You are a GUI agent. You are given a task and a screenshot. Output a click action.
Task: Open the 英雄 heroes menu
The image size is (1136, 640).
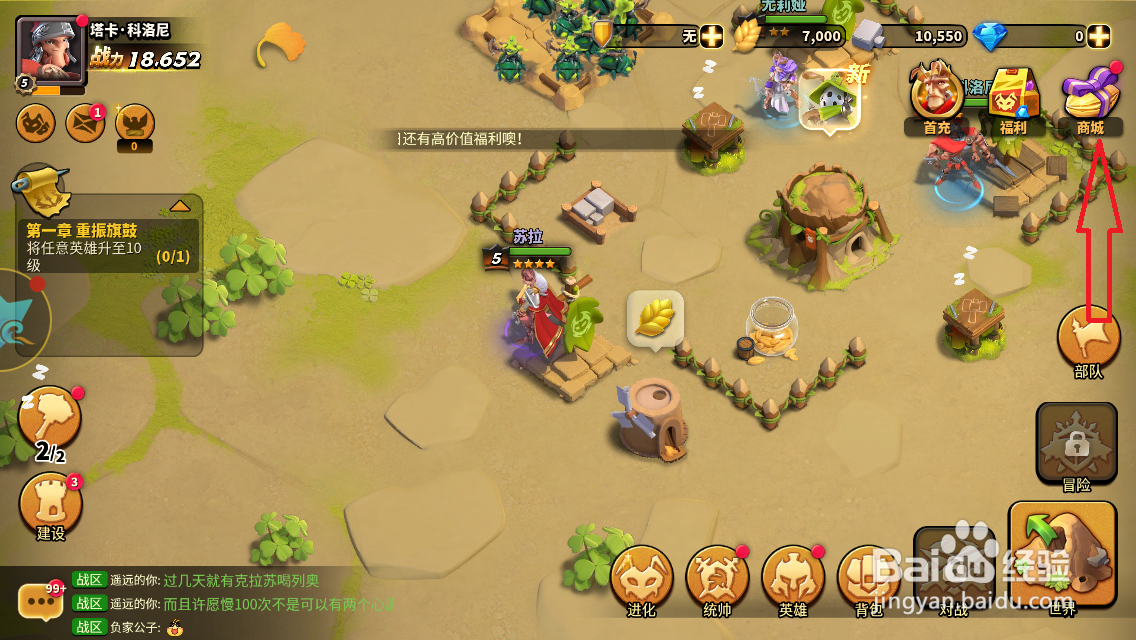(x=793, y=578)
